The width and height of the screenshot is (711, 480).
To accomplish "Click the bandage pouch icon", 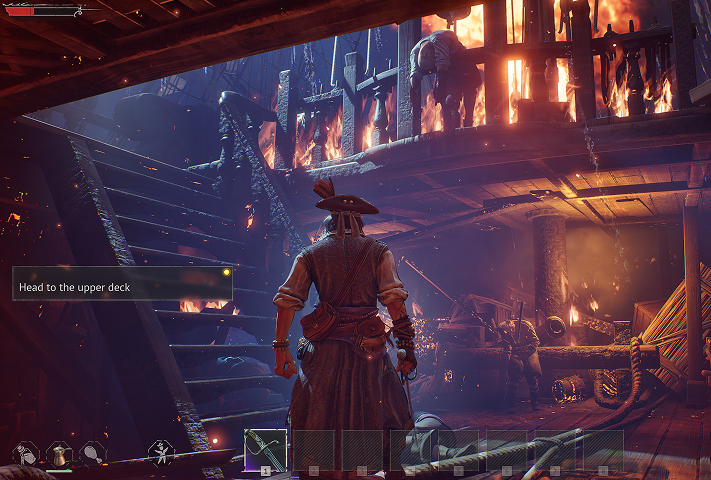I will pos(25,453).
